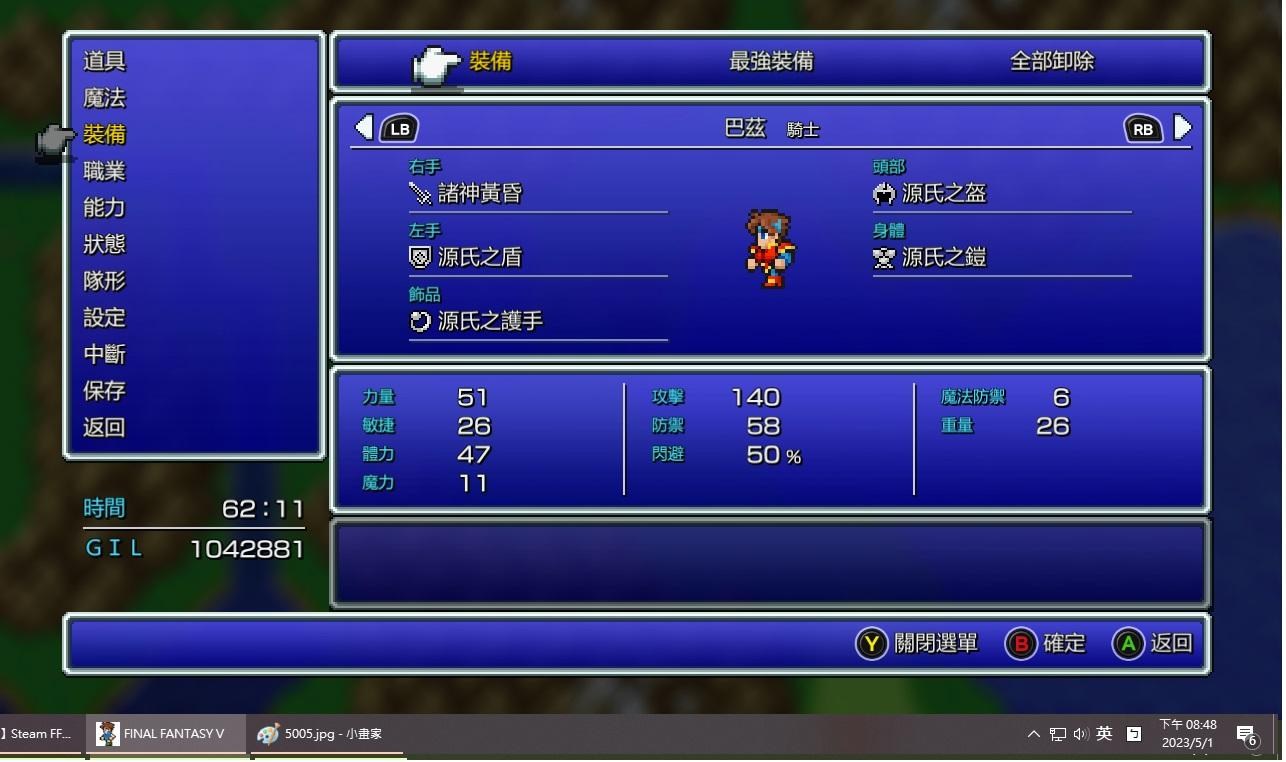This screenshot has height=762, width=1286.
Task: Select the 源氏之盔 helmet icon
Action: tap(883, 193)
